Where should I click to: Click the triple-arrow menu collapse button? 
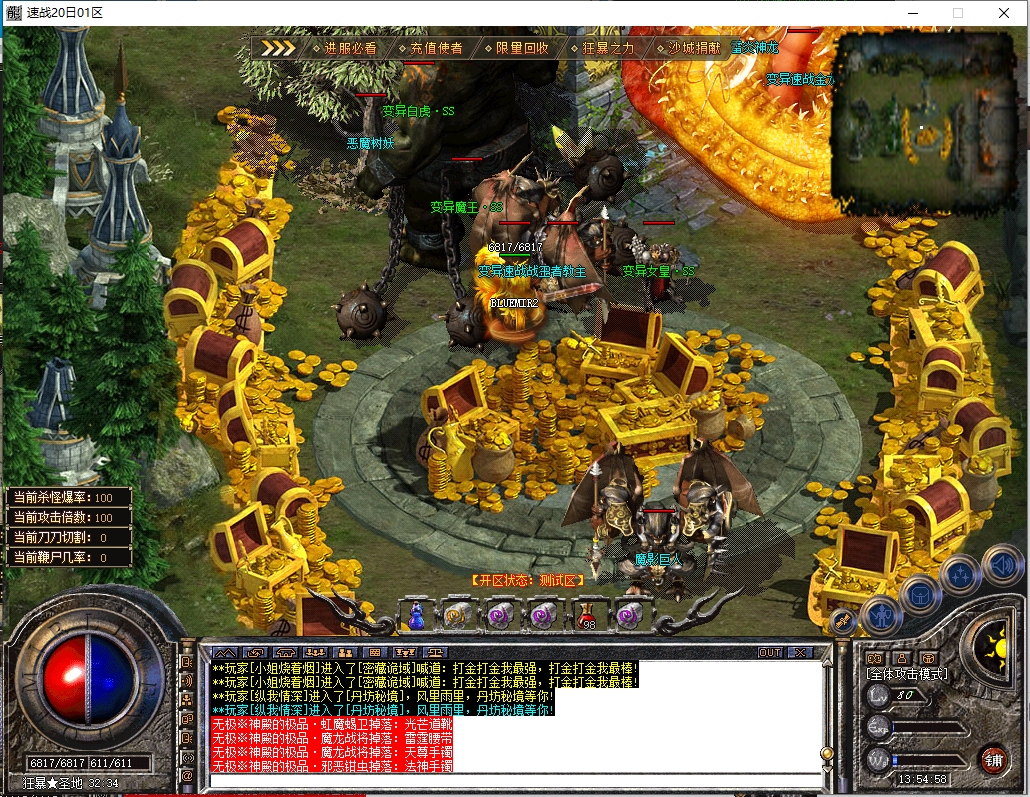click(x=279, y=47)
